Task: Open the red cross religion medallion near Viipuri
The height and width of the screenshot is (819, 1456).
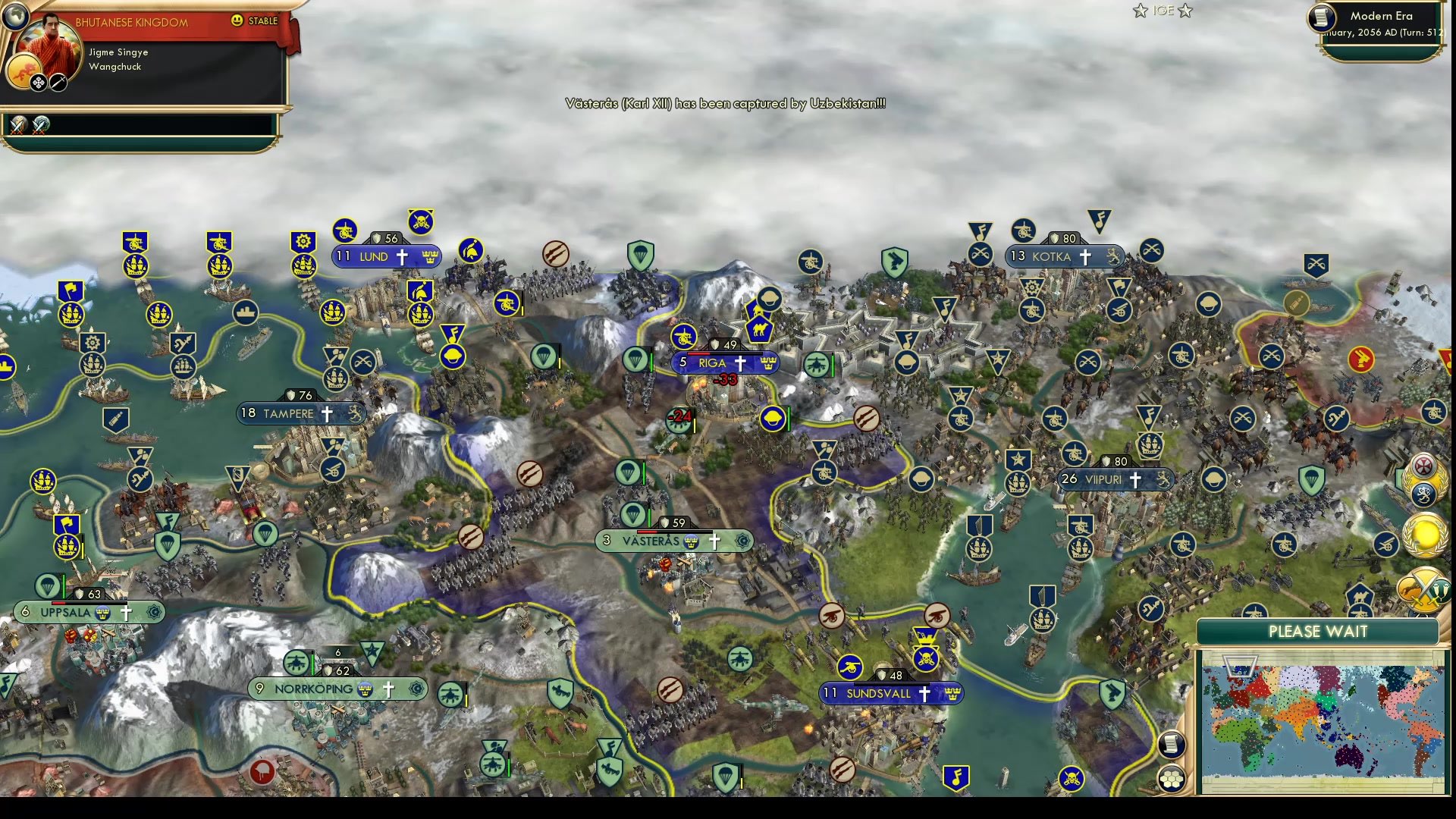Action: tap(1424, 466)
